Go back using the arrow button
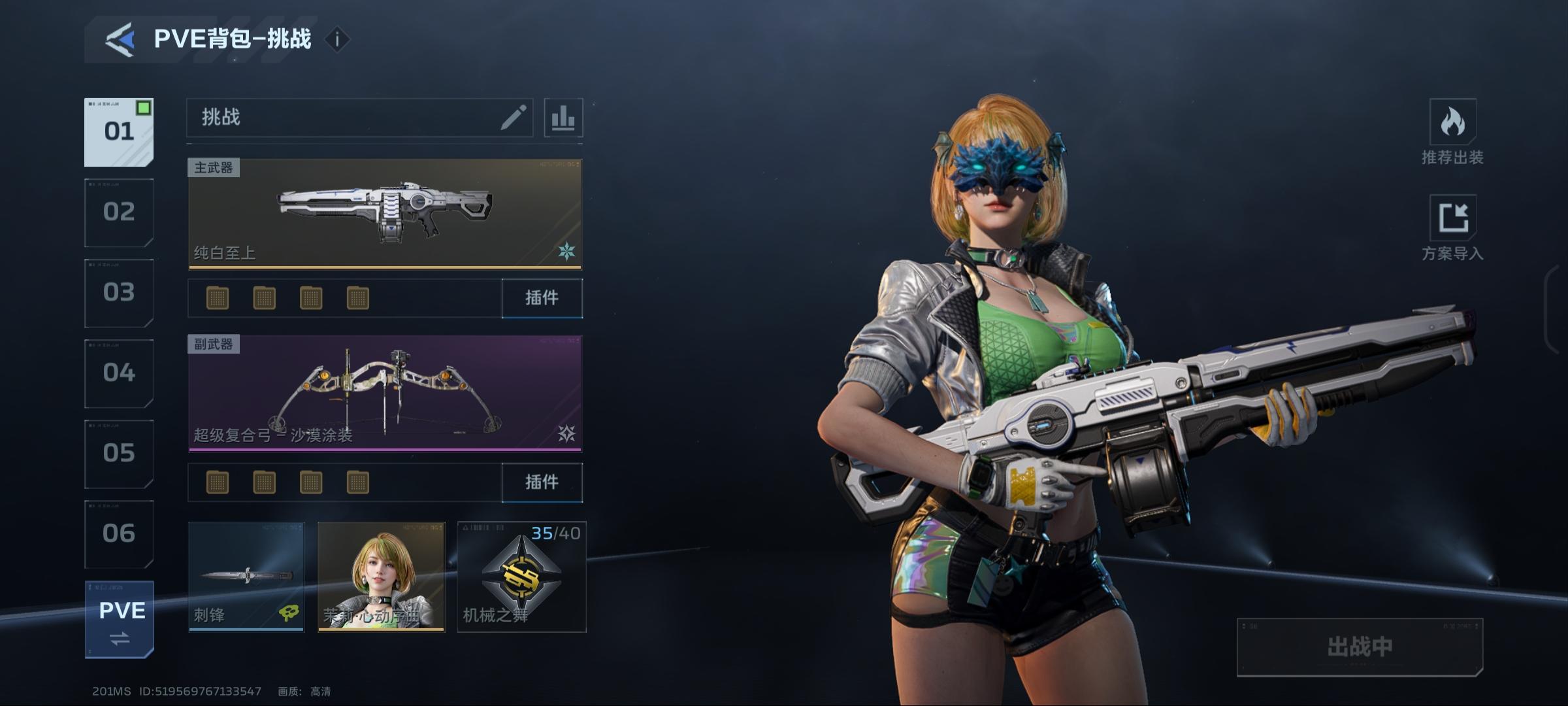The width and height of the screenshot is (1568, 706). pyautogui.click(x=120, y=40)
